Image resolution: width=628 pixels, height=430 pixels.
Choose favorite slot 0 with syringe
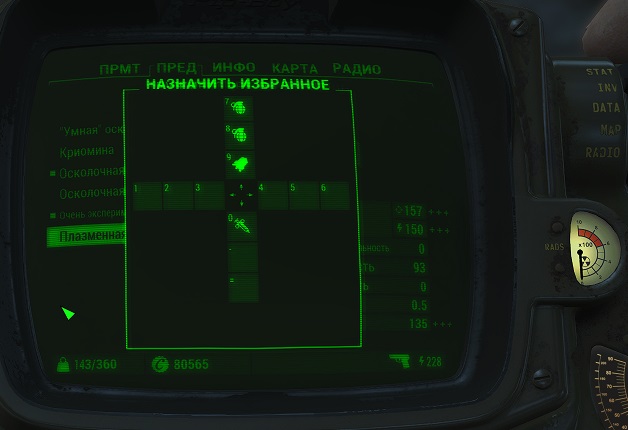242,226
